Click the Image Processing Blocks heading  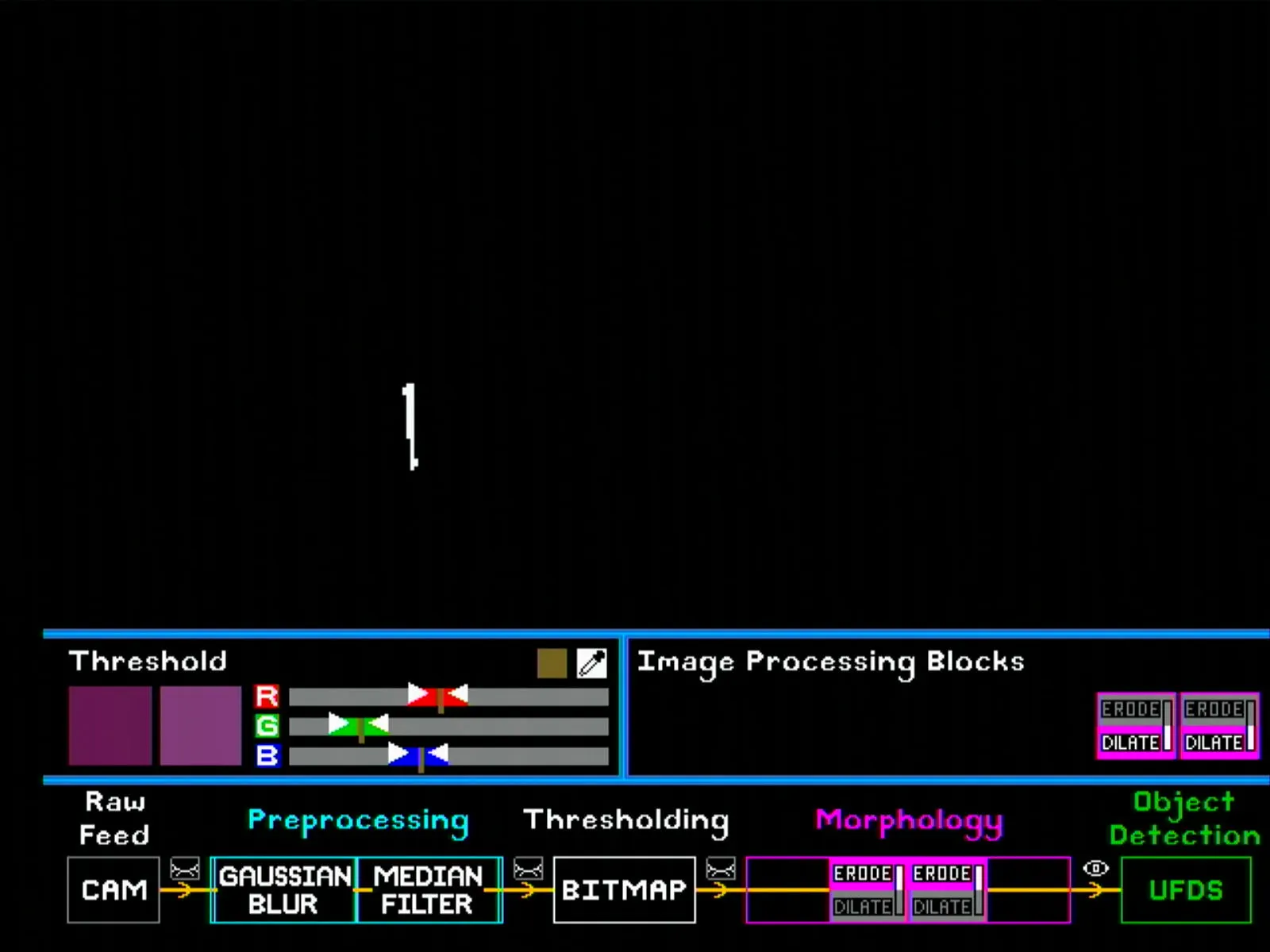click(831, 662)
